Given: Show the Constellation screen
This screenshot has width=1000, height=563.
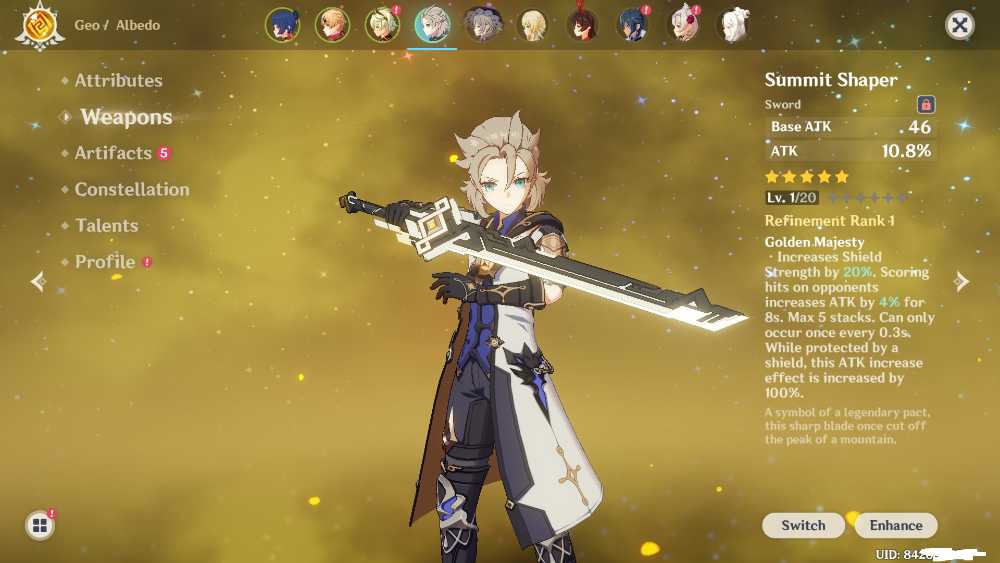Looking at the screenshot, I should 131,189.
